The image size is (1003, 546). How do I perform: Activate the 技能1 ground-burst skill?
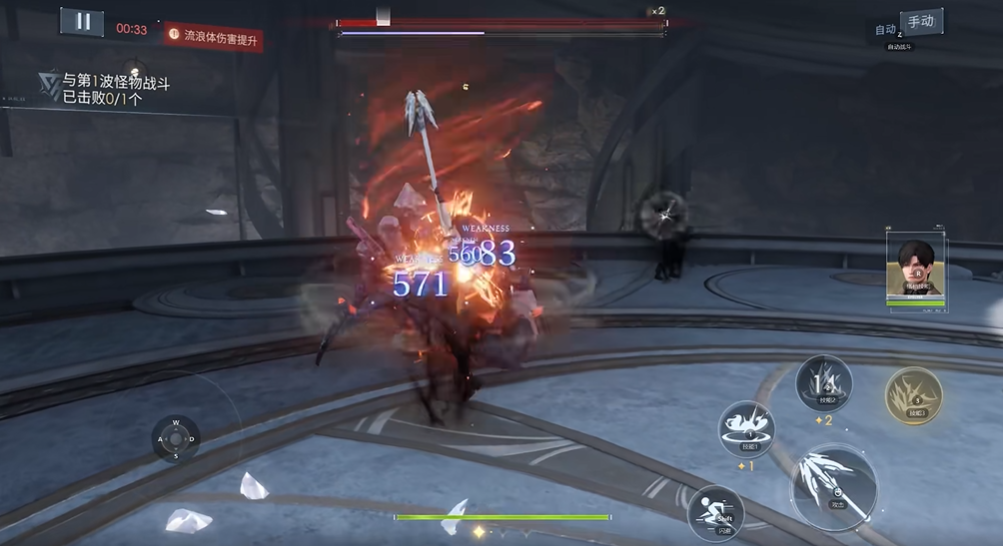pos(746,428)
